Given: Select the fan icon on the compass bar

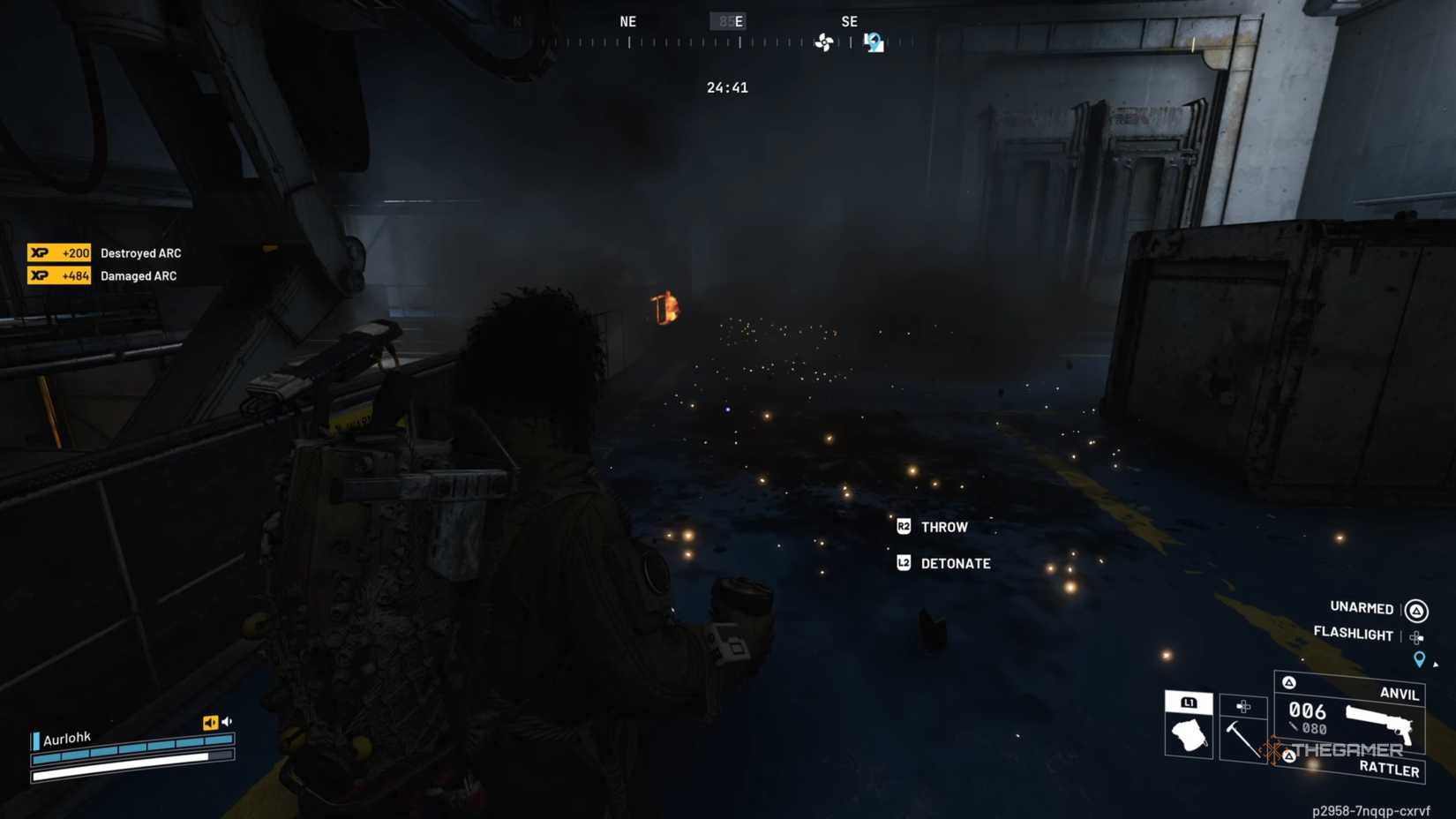Looking at the screenshot, I should click(826, 42).
